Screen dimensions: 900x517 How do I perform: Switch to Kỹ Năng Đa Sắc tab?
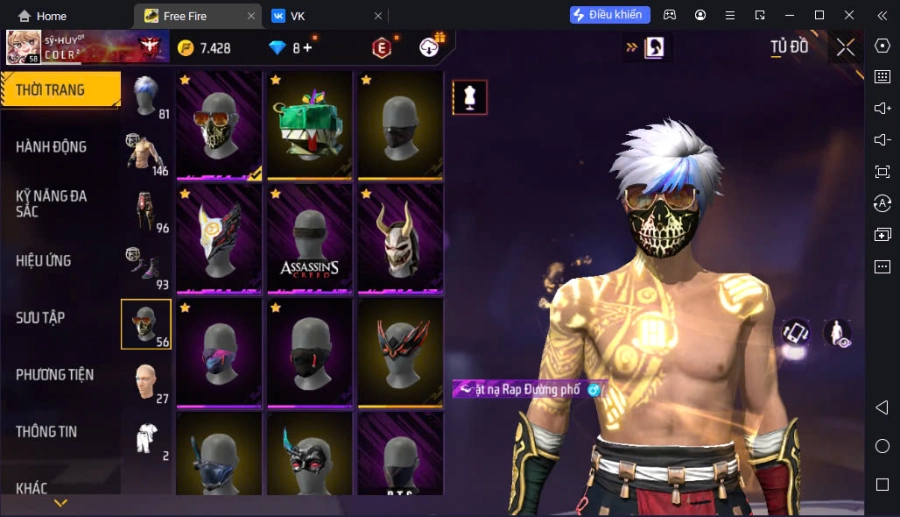point(52,203)
